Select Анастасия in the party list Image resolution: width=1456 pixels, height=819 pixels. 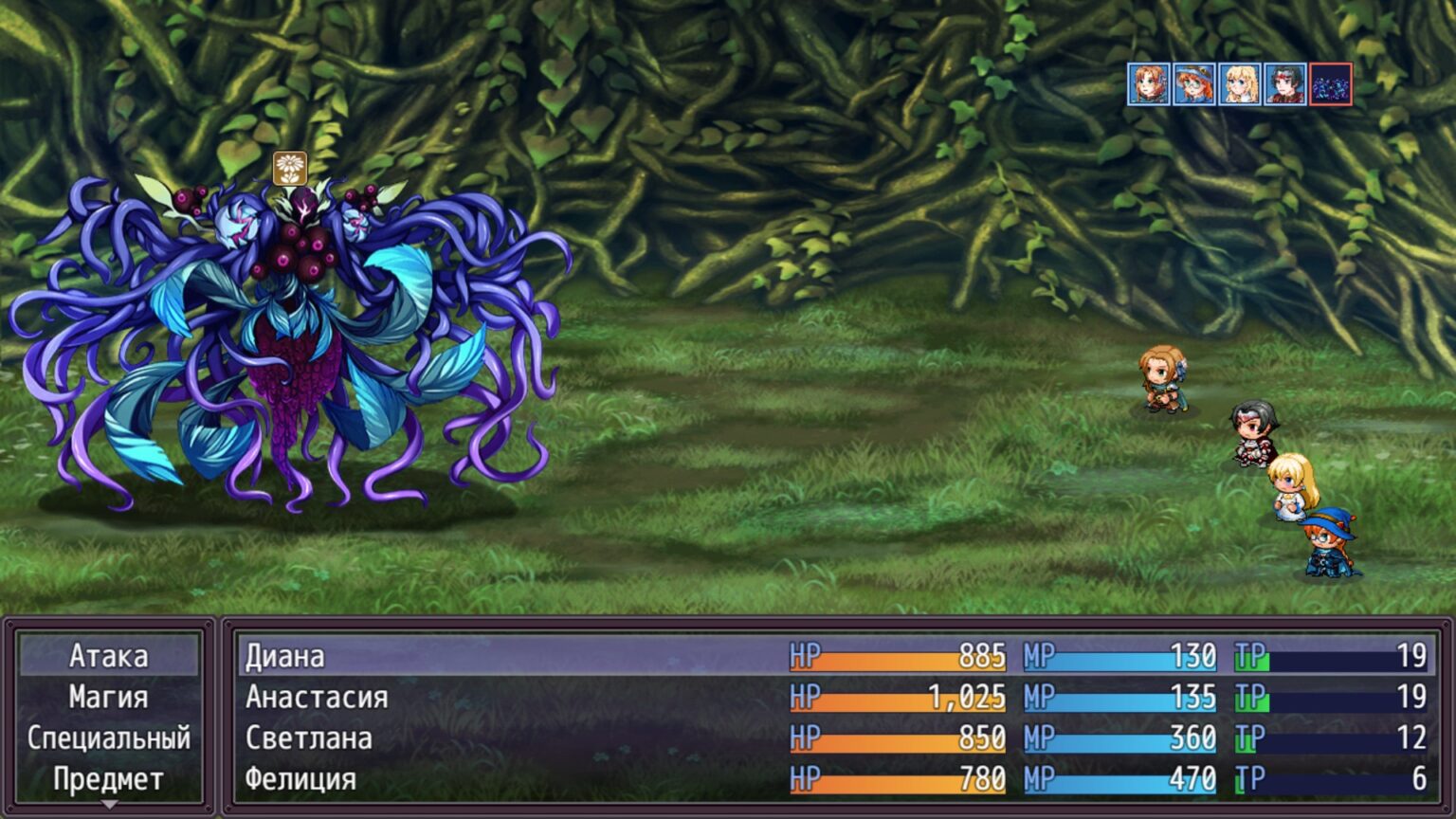[836, 698]
